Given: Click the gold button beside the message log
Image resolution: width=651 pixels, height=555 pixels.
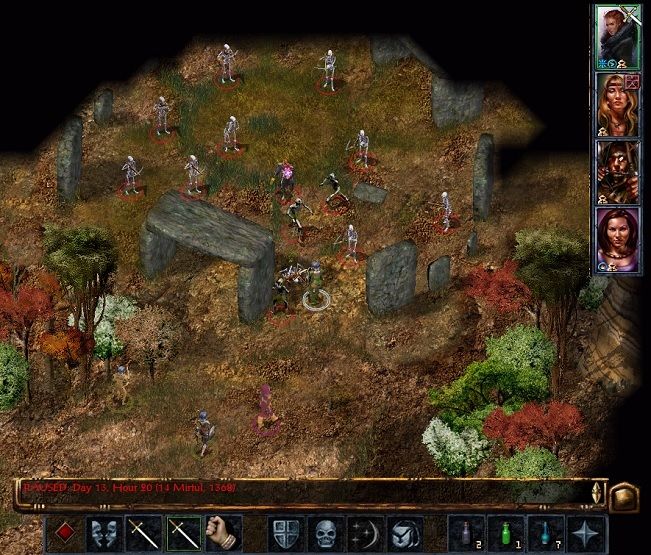Looking at the screenshot, I should click(624, 493).
